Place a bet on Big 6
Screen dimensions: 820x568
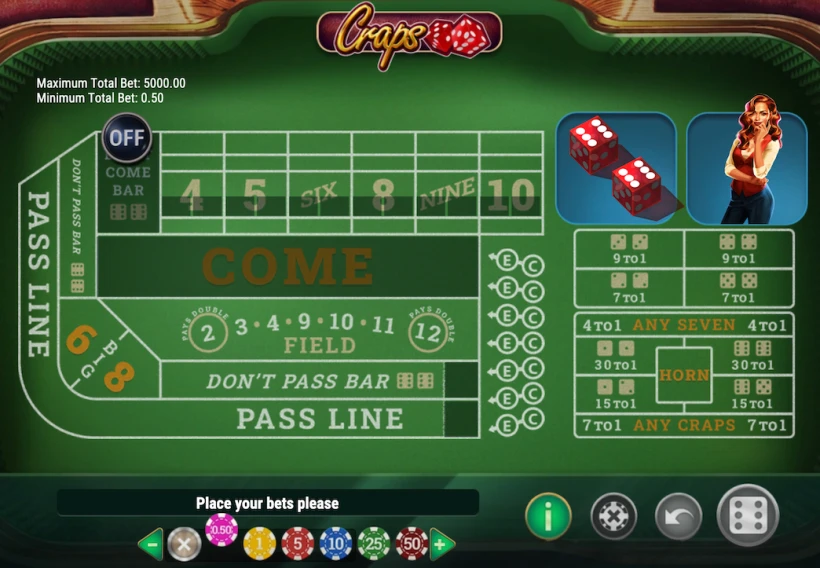tap(79, 340)
